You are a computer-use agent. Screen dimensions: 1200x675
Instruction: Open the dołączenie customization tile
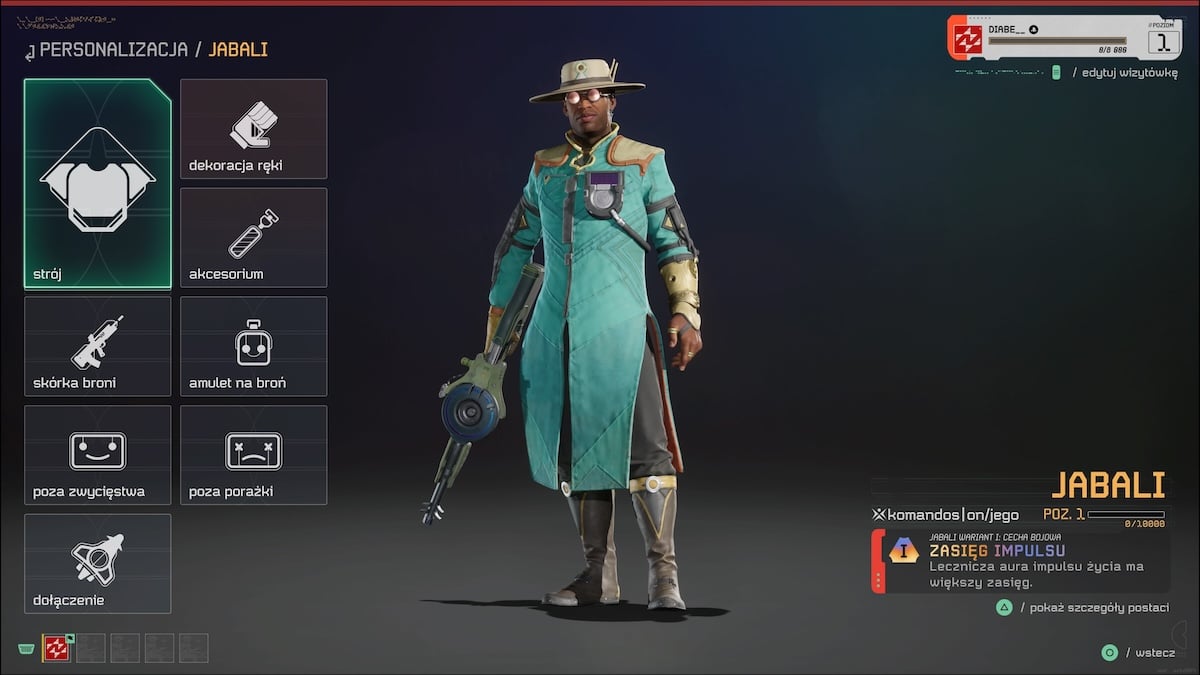[98, 563]
